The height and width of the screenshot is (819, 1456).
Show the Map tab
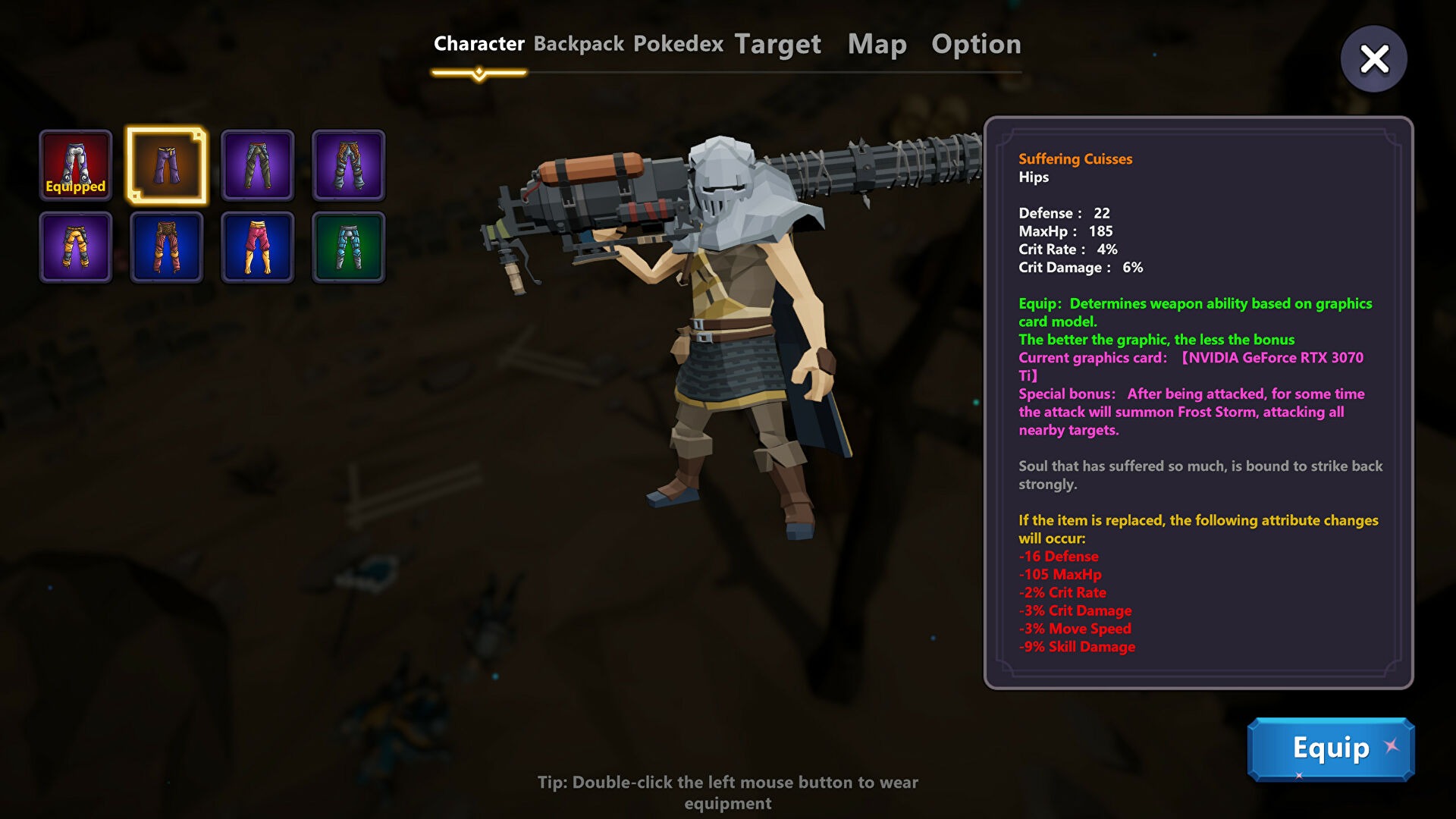[877, 44]
